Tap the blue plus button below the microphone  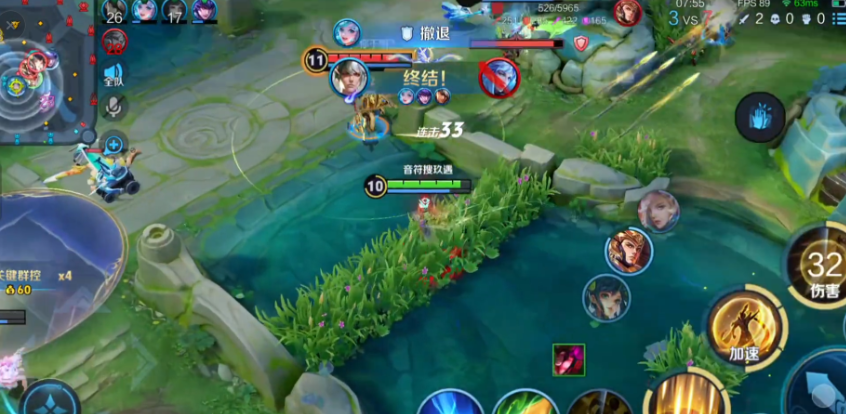tap(114, 144)
